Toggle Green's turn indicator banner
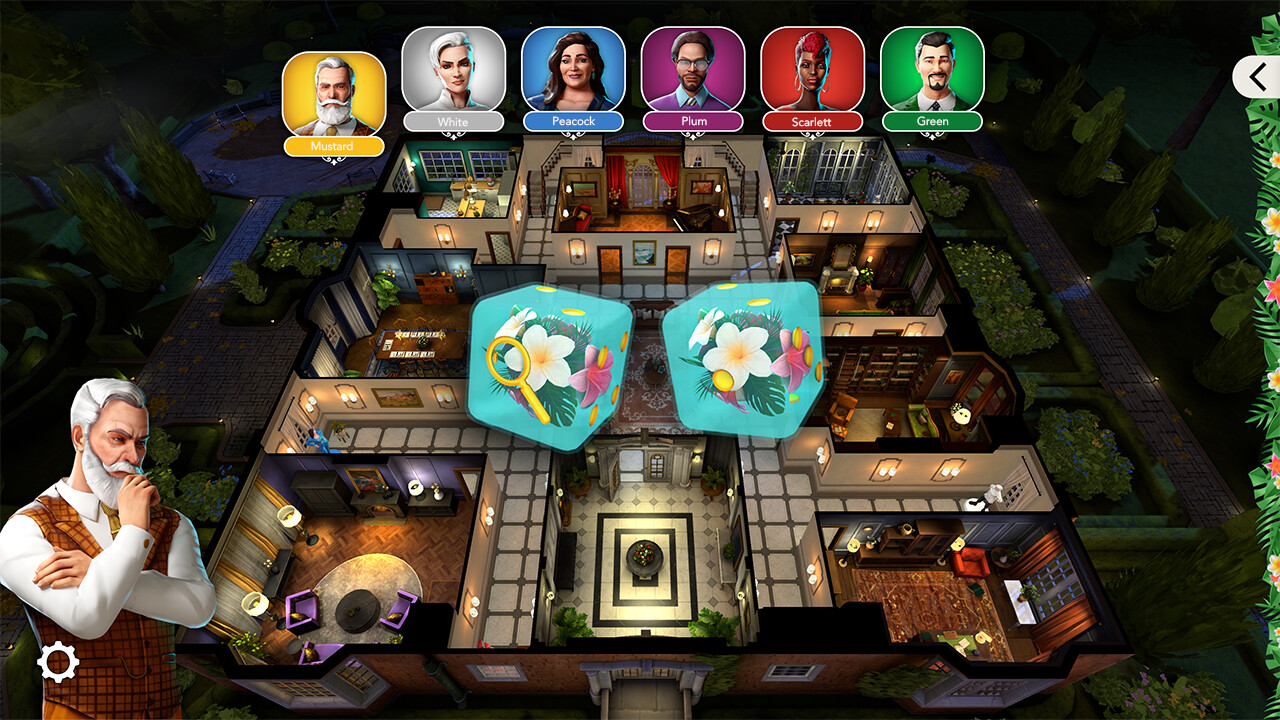1280x720 pixels. pyautogui.click(x=933, y=121)
